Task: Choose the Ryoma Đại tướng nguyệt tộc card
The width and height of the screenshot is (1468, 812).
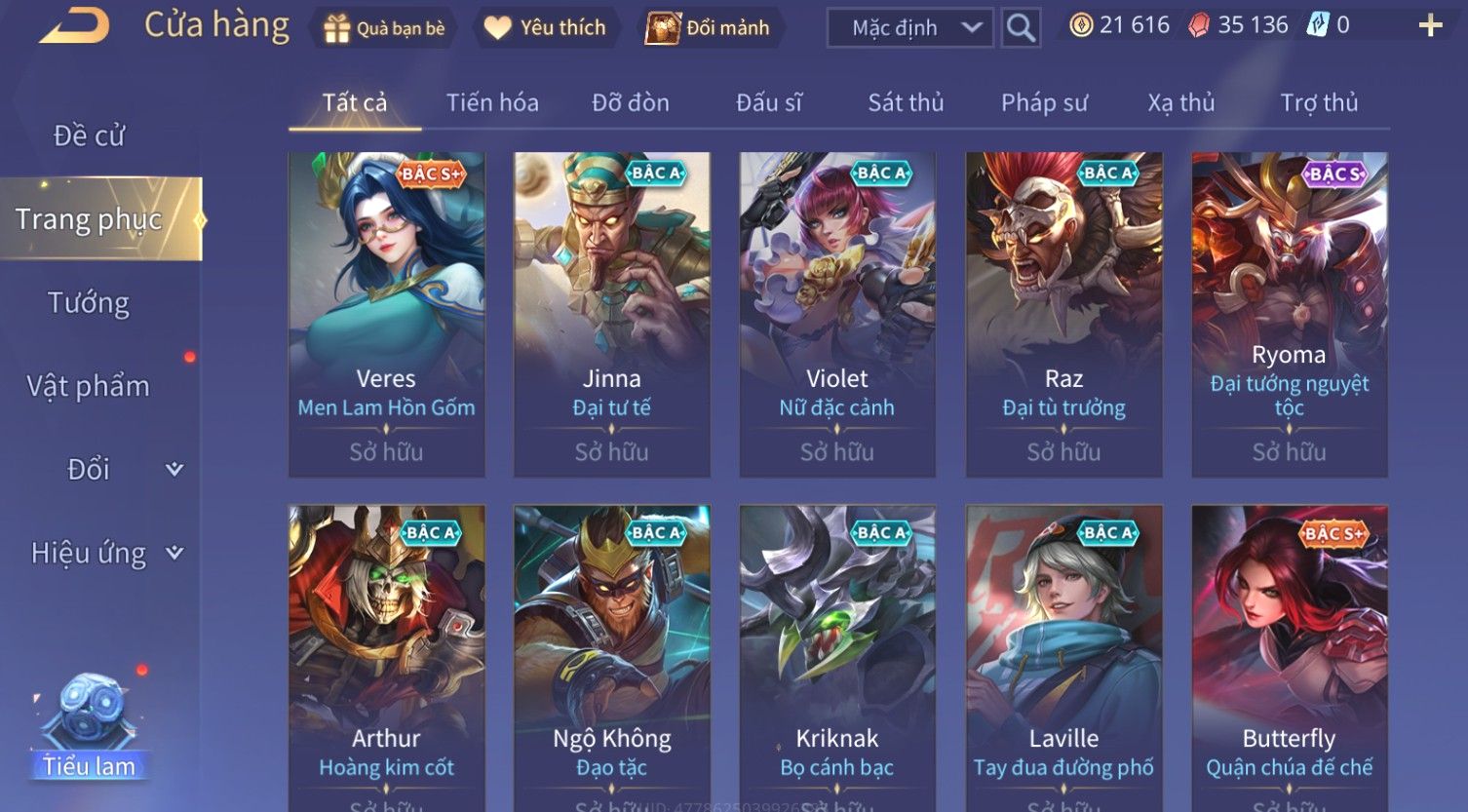Action: point(1290,314)
